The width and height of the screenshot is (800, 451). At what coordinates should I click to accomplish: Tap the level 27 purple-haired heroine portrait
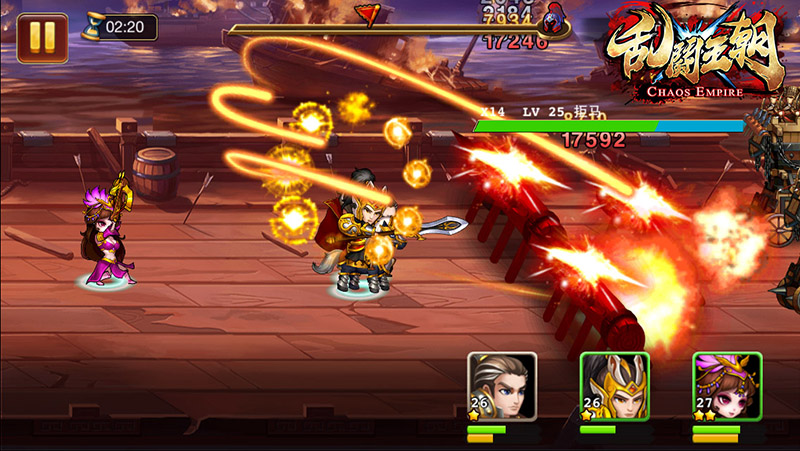[727, 387]
